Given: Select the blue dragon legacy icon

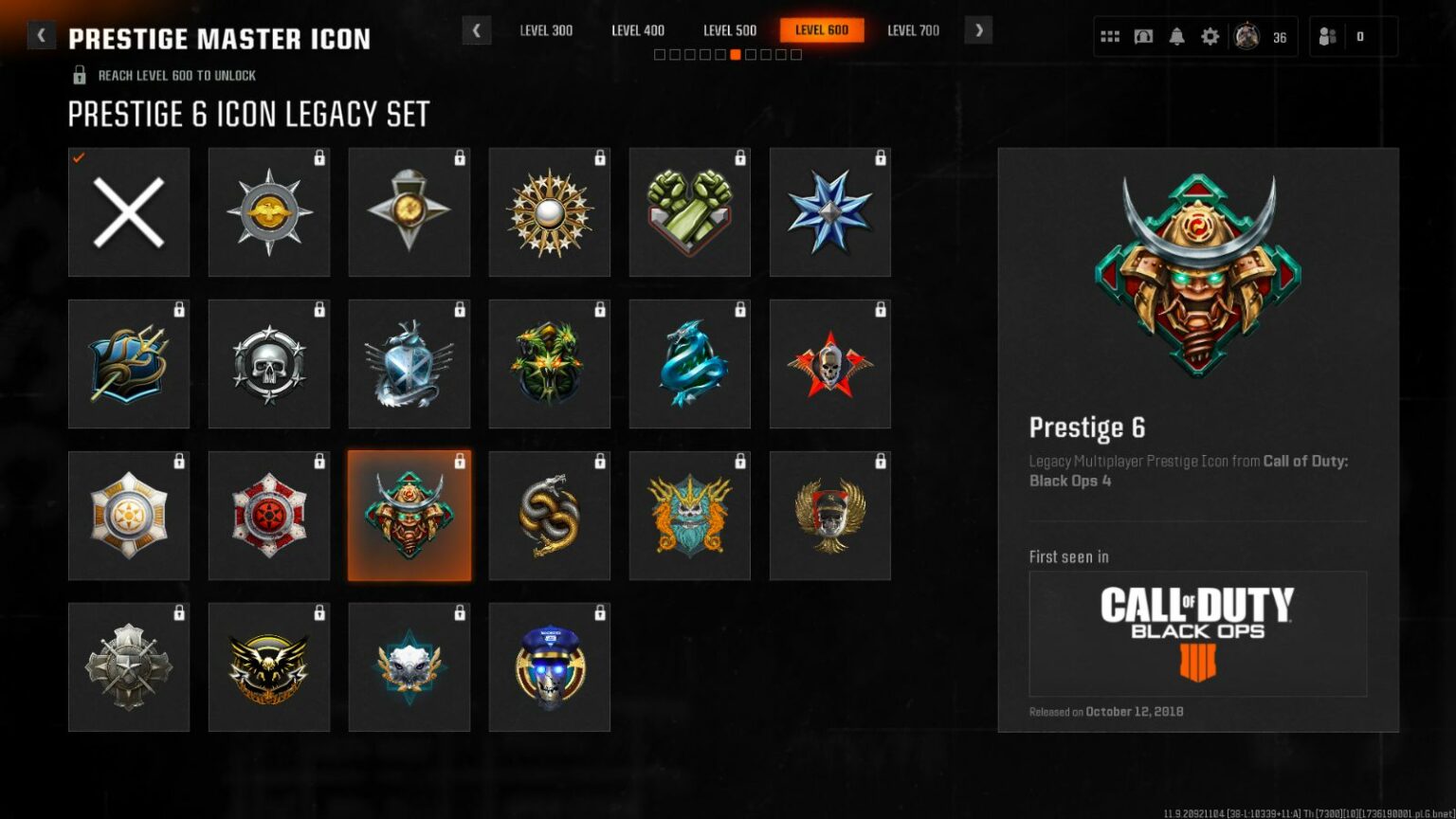Looking at the screenshot, I should tap(689, 363).
